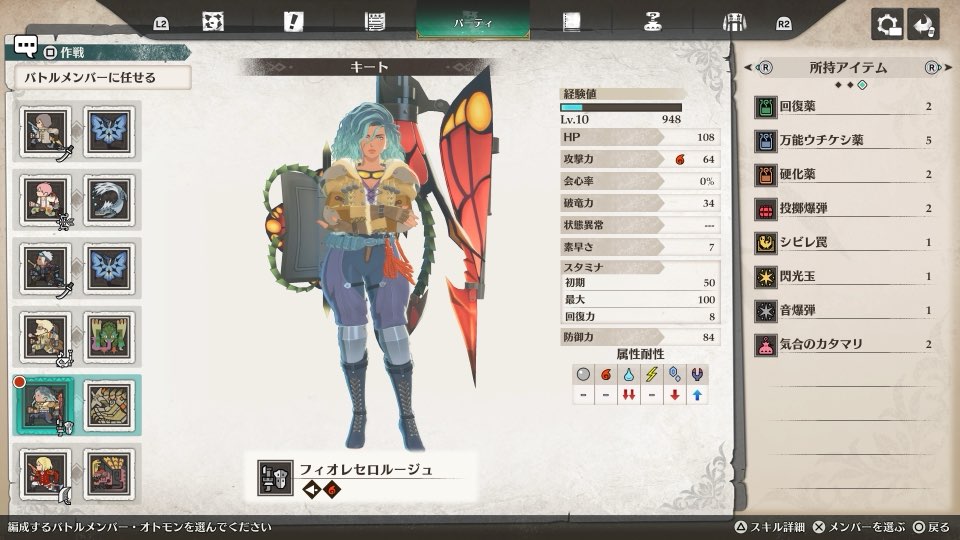Open the highlighted パーティ tab
This screenshot has width=960, height=540.
click(x=473, y=21)
